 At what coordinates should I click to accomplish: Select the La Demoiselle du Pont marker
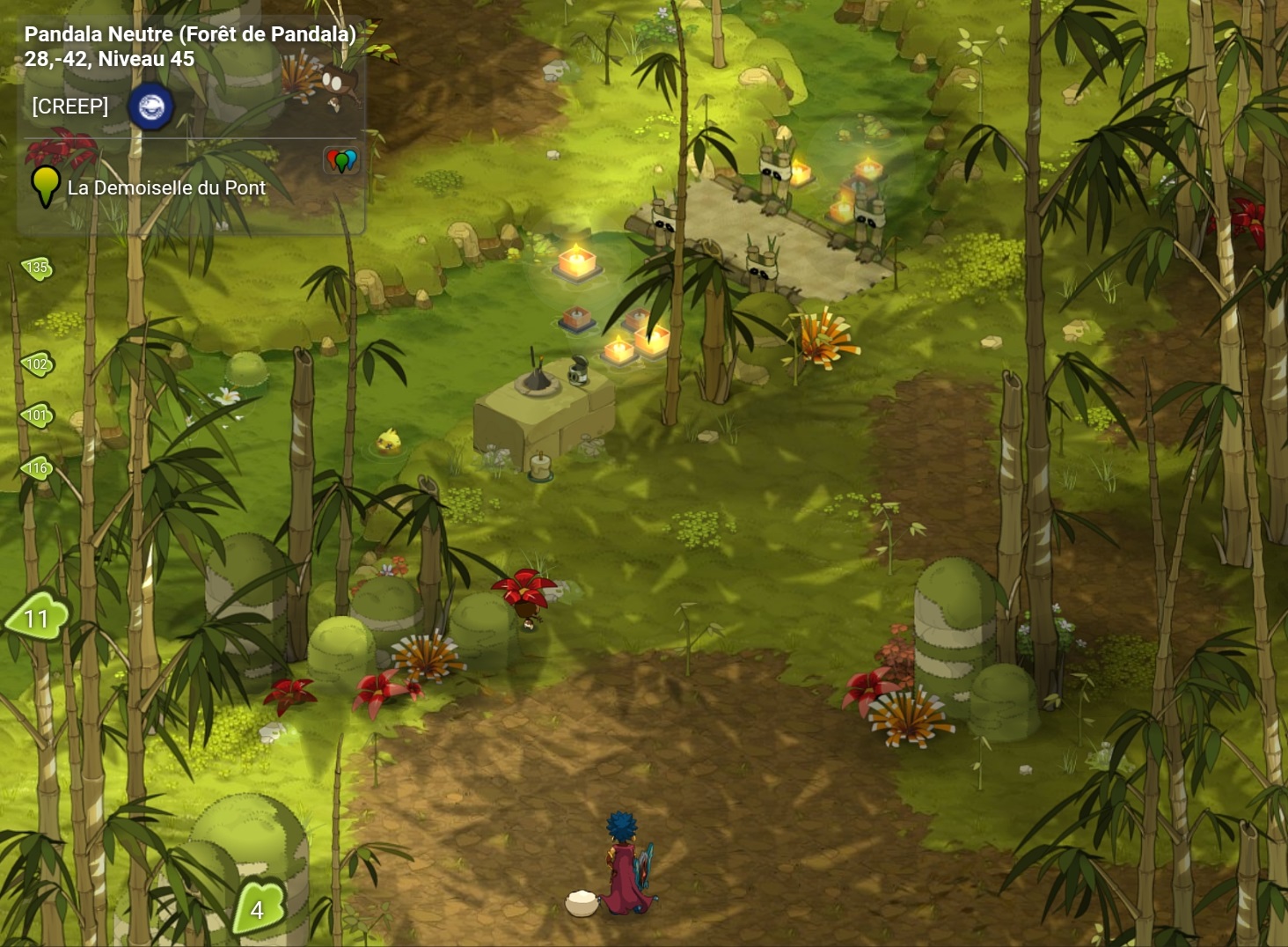coord(45,186)
